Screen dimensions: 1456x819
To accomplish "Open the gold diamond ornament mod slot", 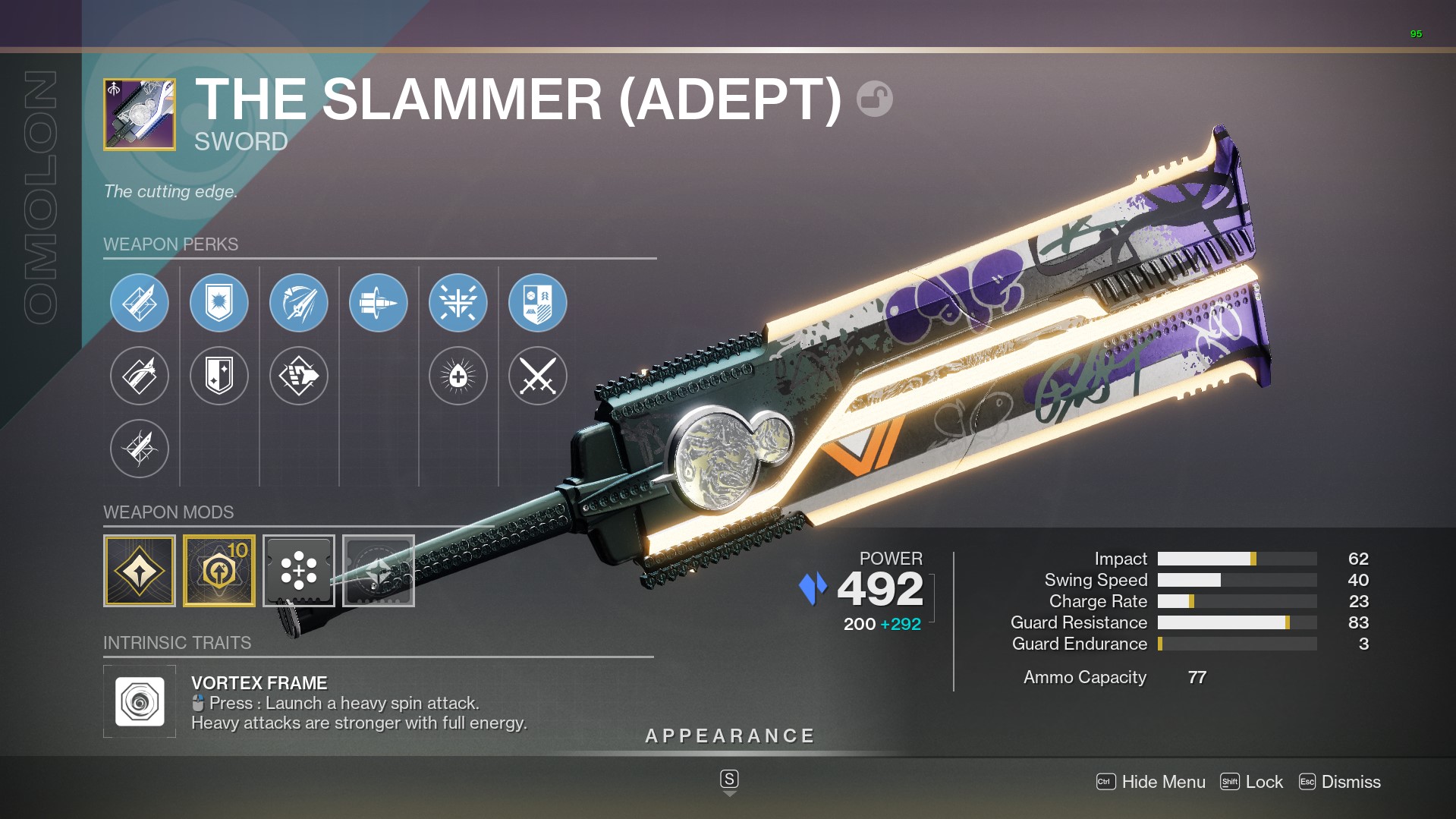I will pos(140,571).
